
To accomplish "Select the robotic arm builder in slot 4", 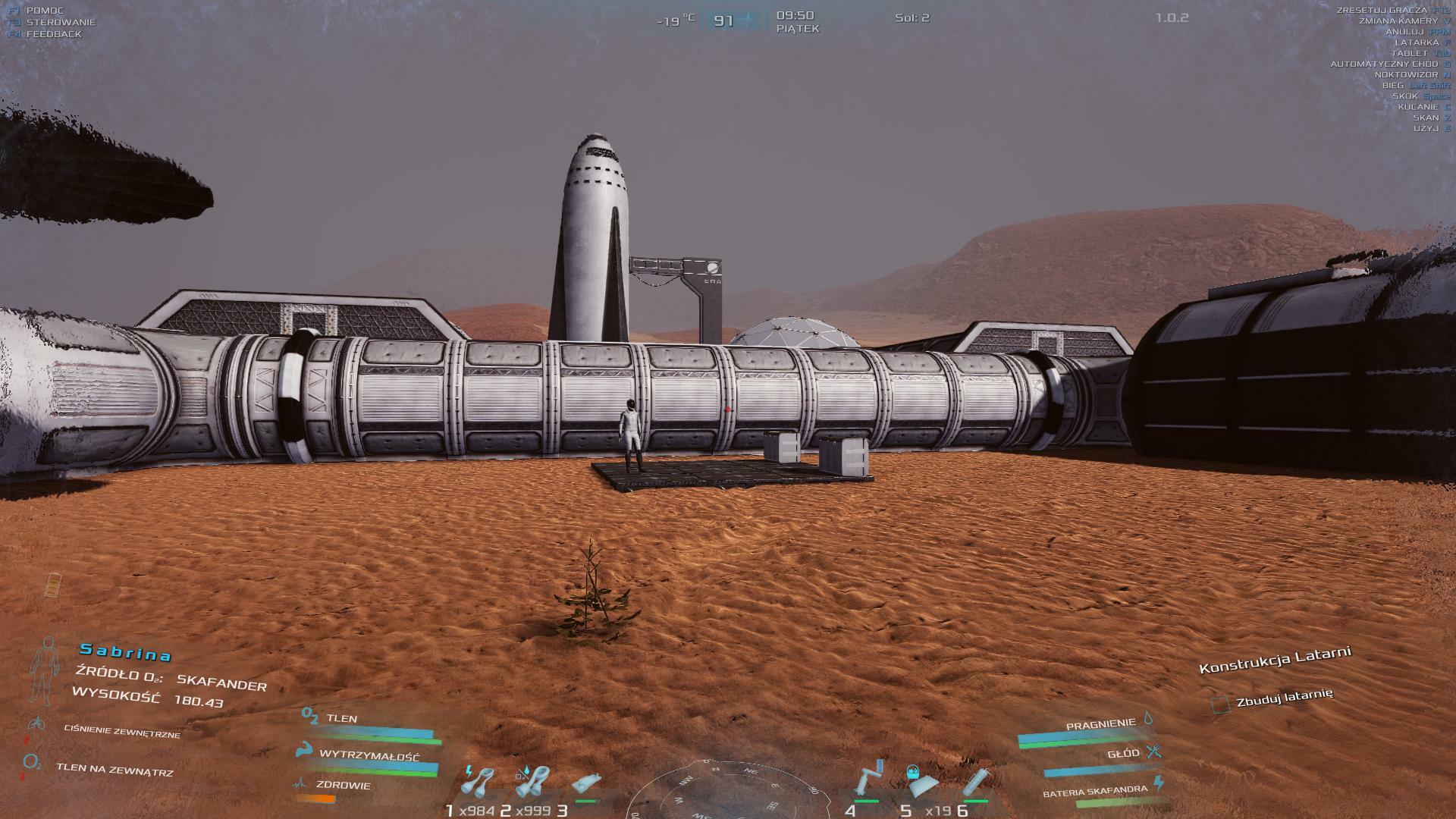I will click(868, 780).
